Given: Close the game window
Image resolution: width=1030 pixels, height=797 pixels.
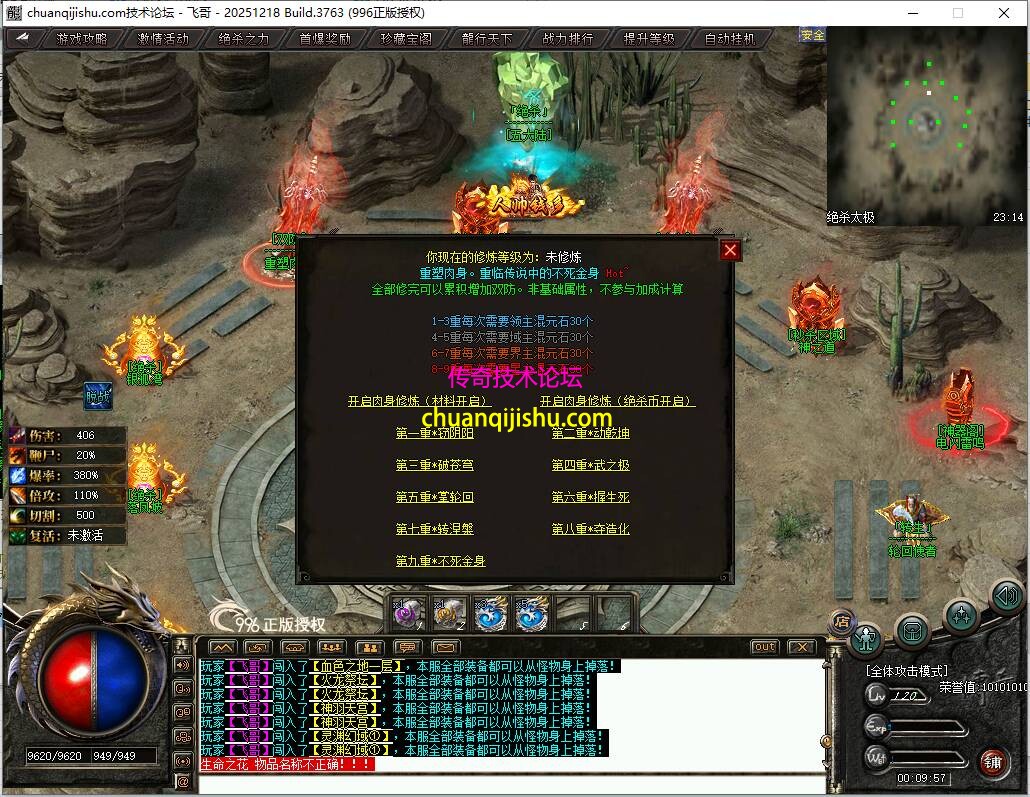Looking at the screenshot, I should pyautogui.click(x=1004, y=13).
